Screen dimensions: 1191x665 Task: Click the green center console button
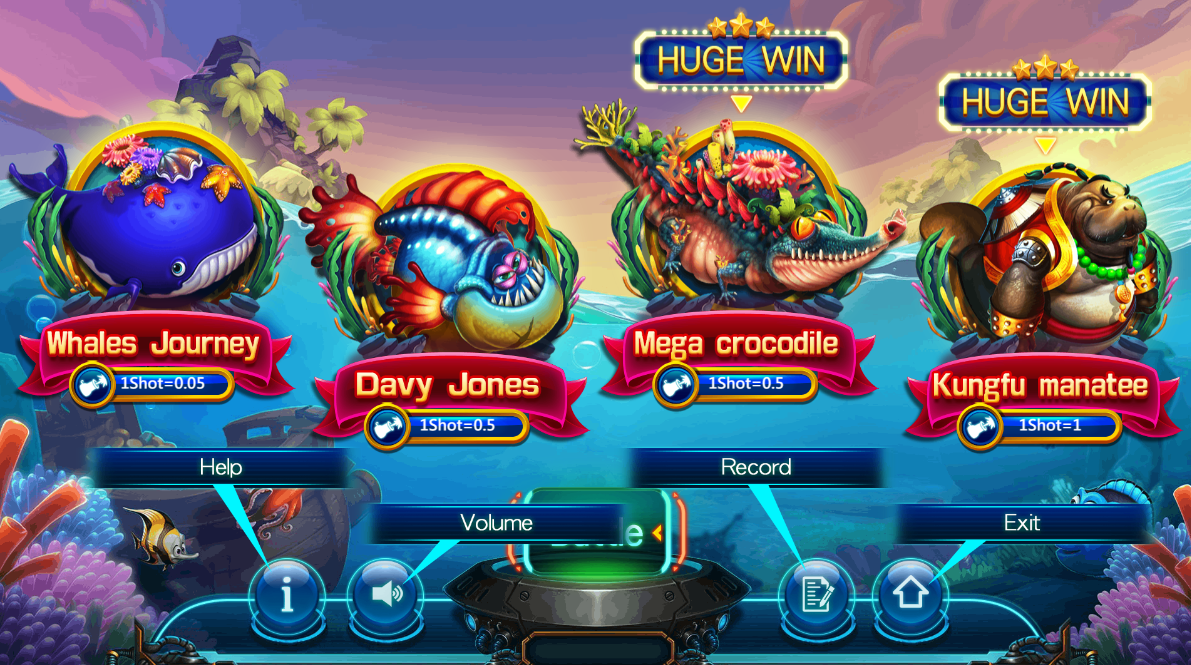596,533
